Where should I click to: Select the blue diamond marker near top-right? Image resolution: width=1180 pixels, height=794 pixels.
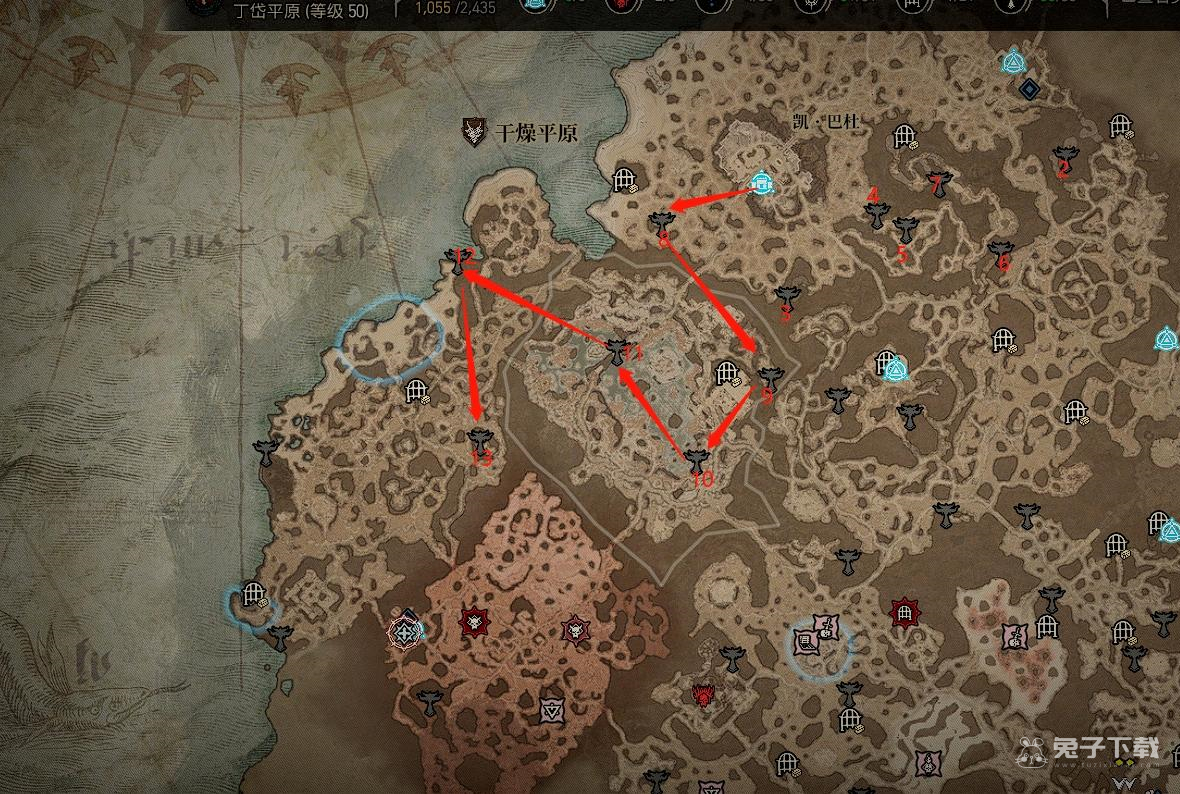1029,89
